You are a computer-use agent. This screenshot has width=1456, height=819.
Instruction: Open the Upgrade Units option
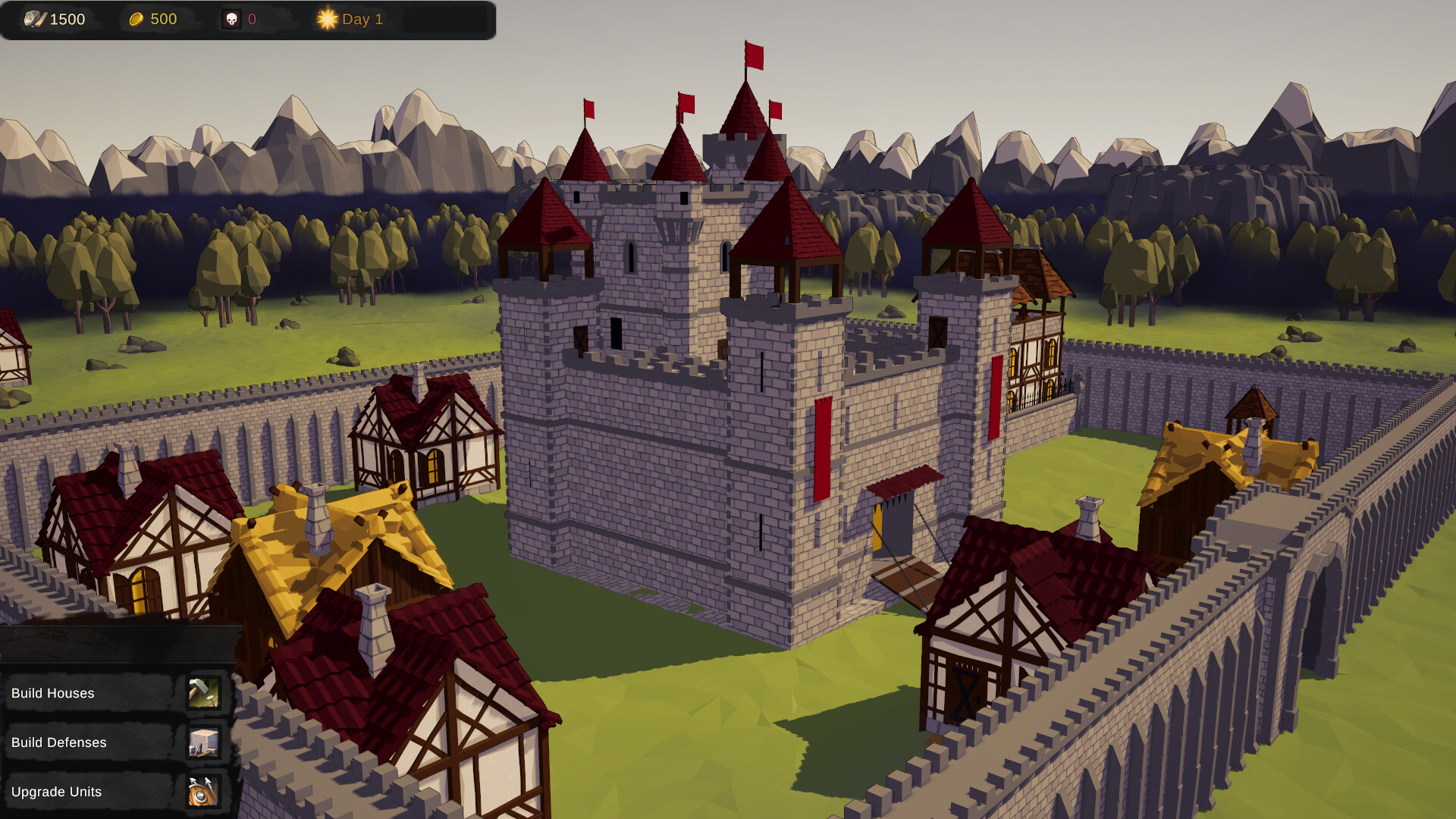pos(57,792)
